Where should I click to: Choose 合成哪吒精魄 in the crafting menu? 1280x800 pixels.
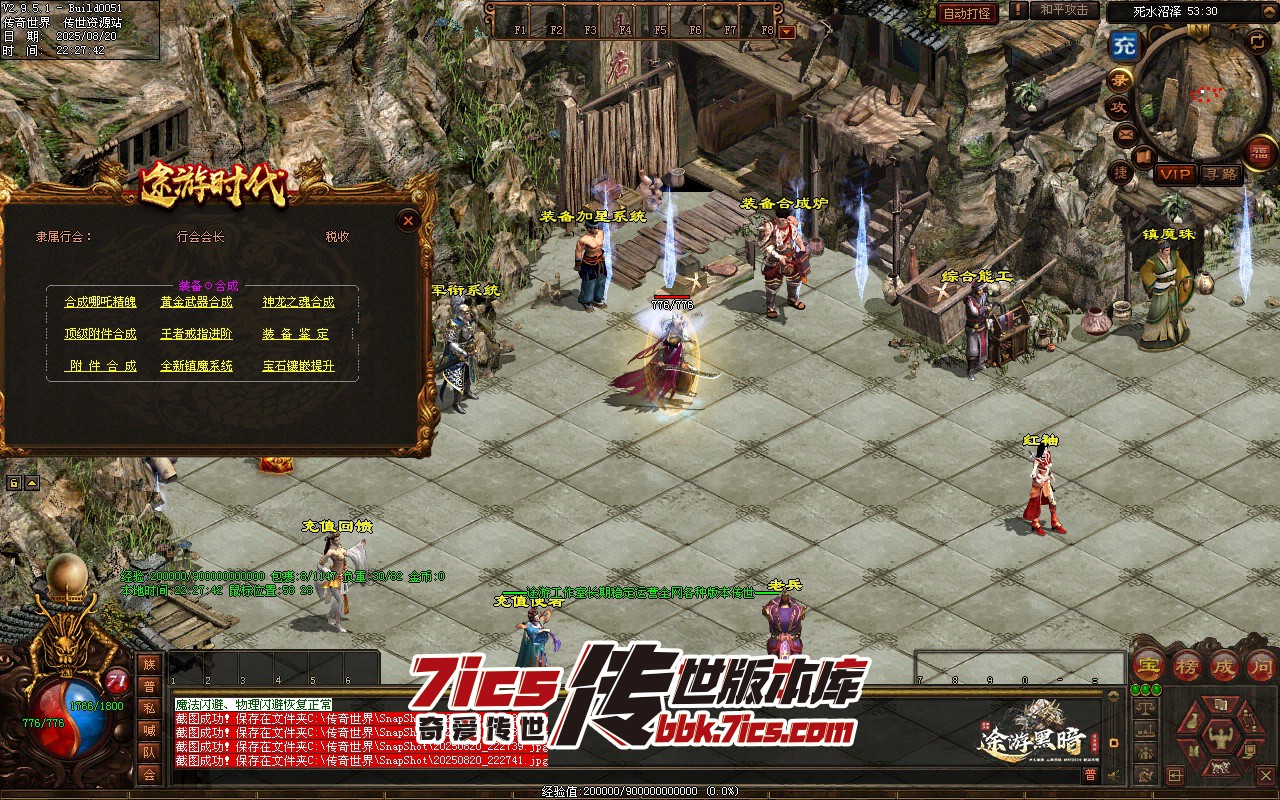click(x=100, y=302)
